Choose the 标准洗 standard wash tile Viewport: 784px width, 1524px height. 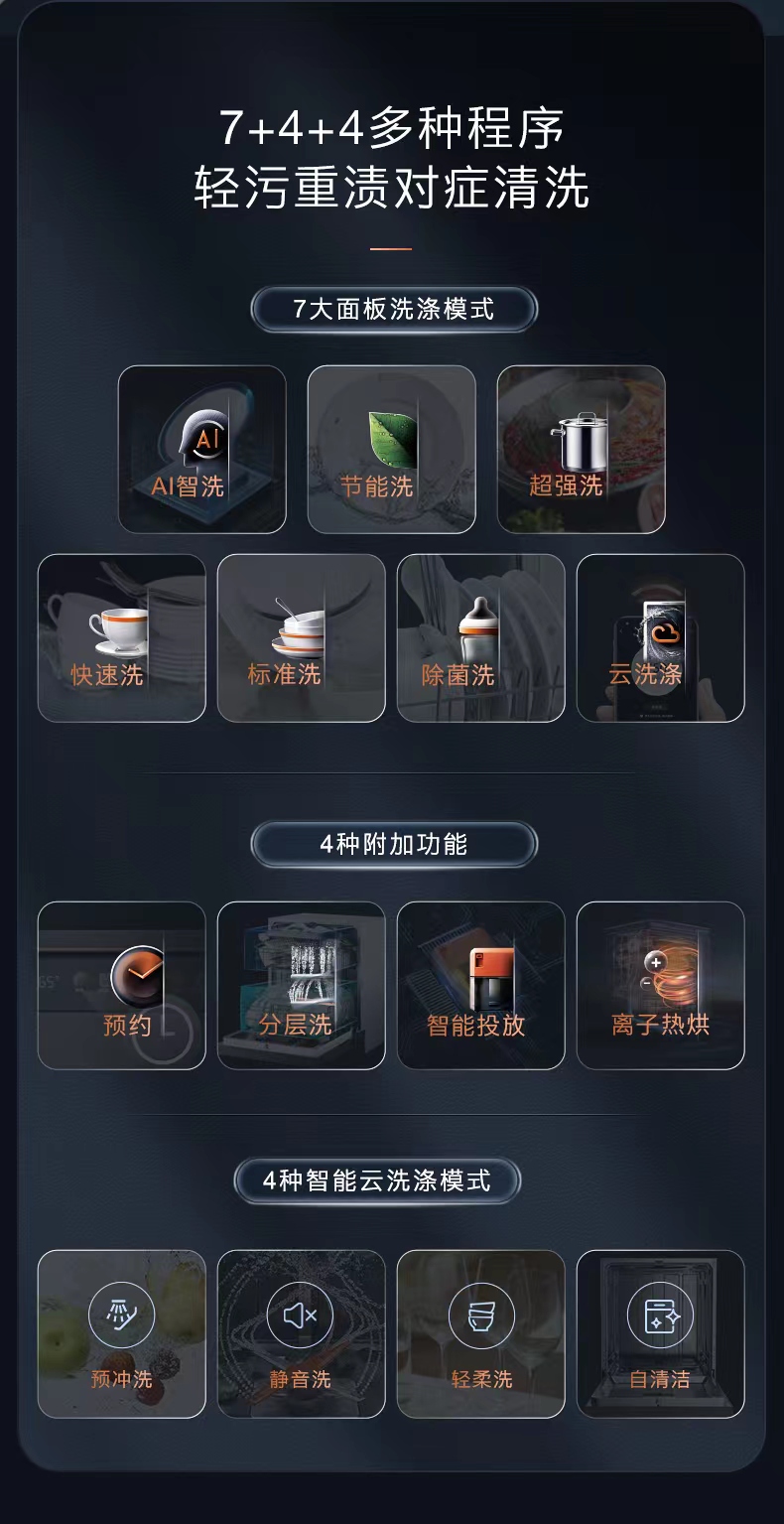click(301, 638)
